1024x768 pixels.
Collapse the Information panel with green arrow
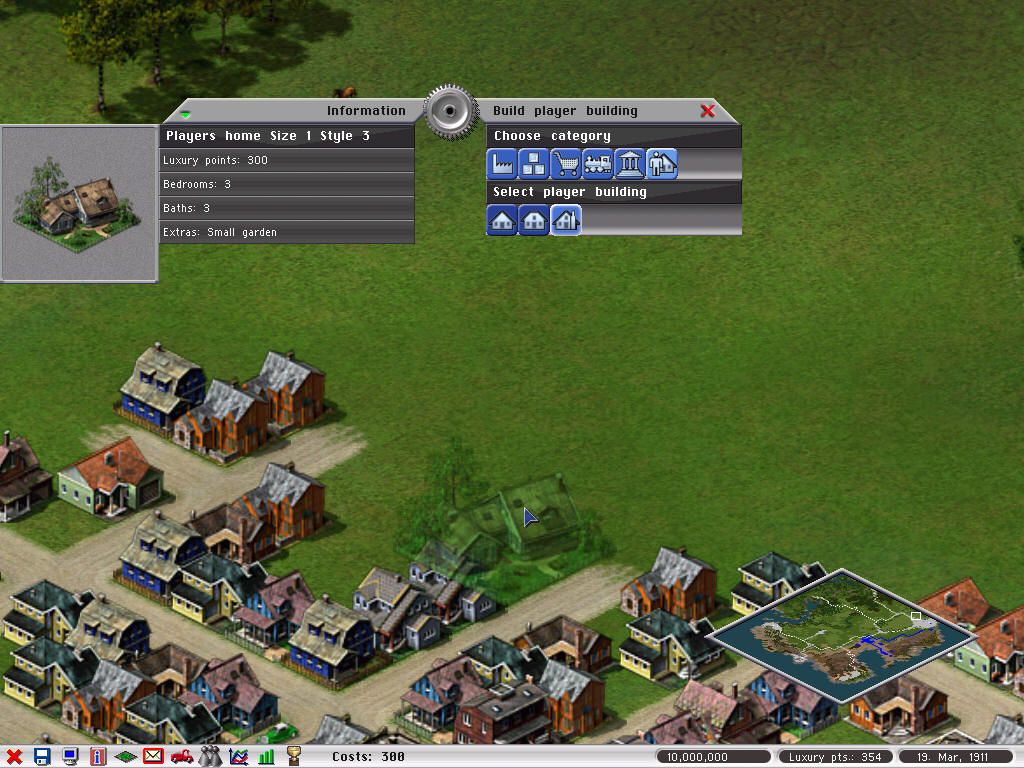coord(185,114)
